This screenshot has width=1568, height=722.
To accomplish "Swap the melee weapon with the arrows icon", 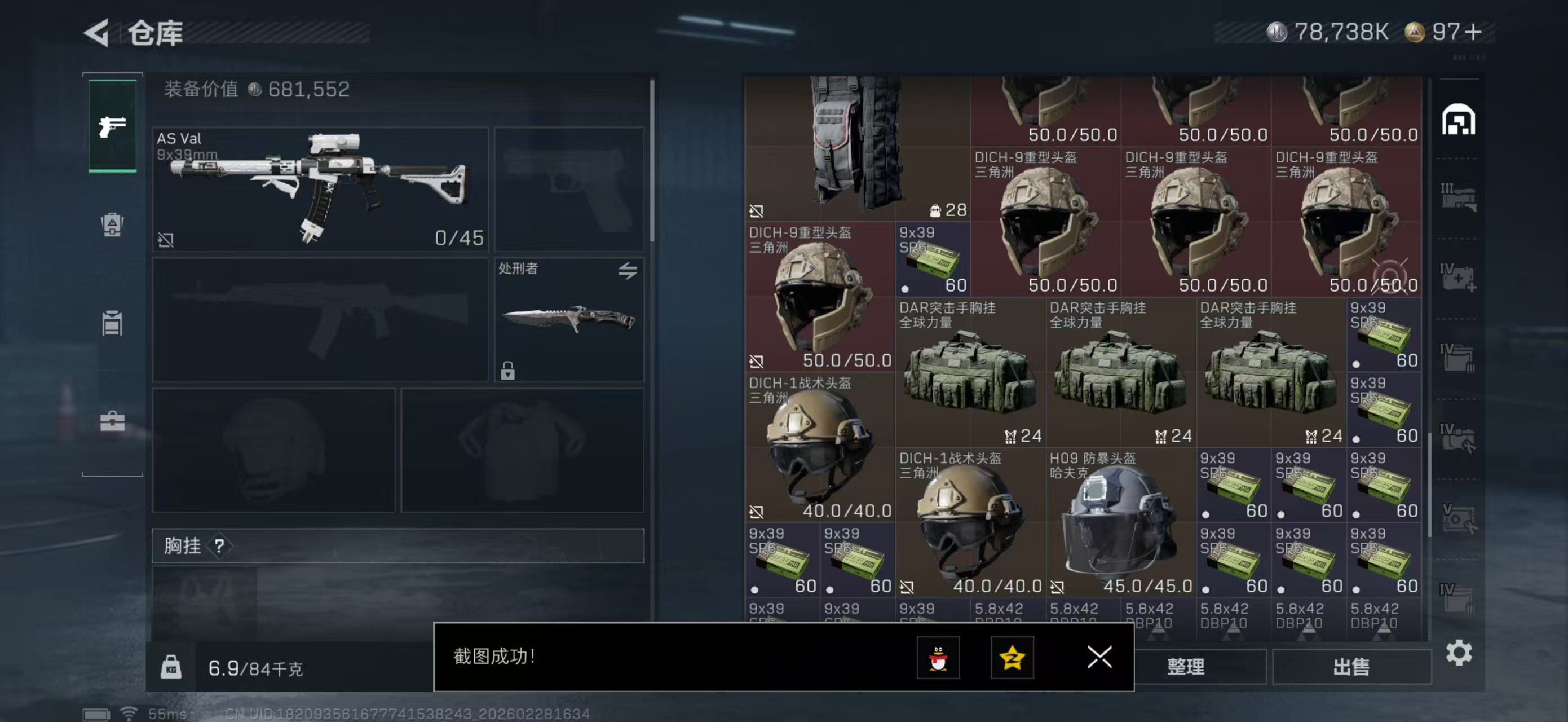I will pos(628,270).
